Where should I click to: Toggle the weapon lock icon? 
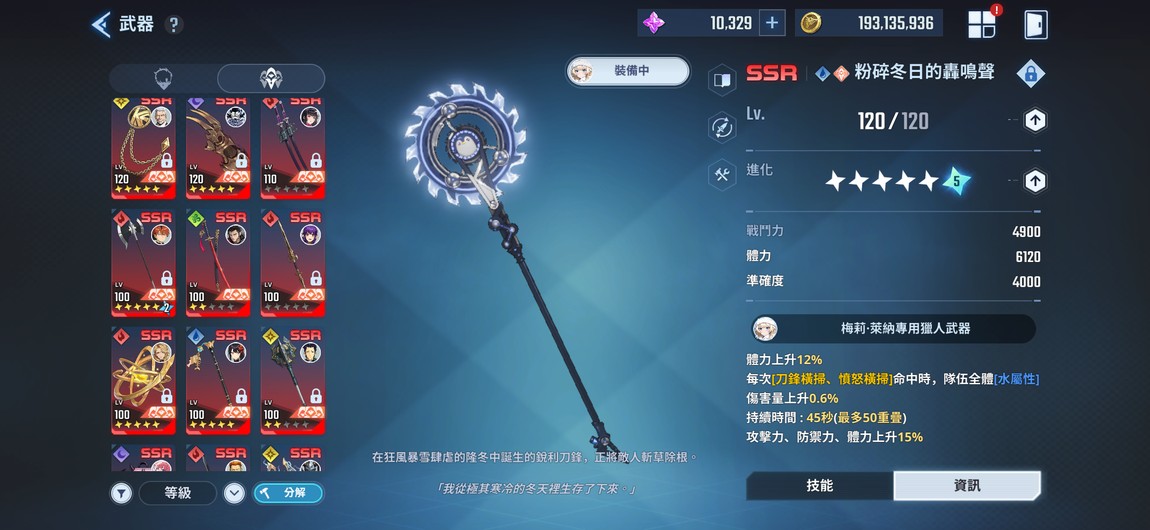(x=1031, y=73)
